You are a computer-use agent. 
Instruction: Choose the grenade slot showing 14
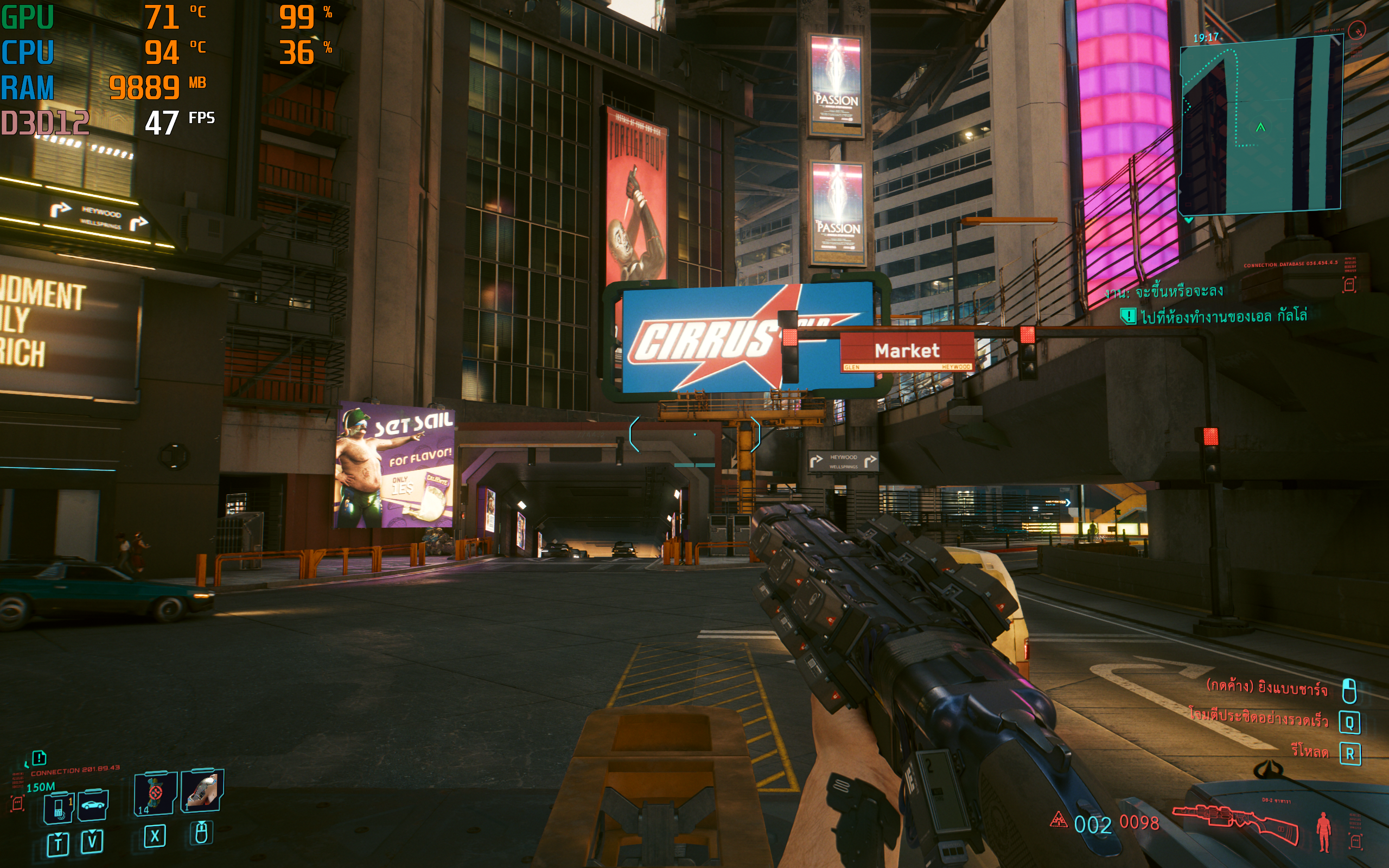155,793
